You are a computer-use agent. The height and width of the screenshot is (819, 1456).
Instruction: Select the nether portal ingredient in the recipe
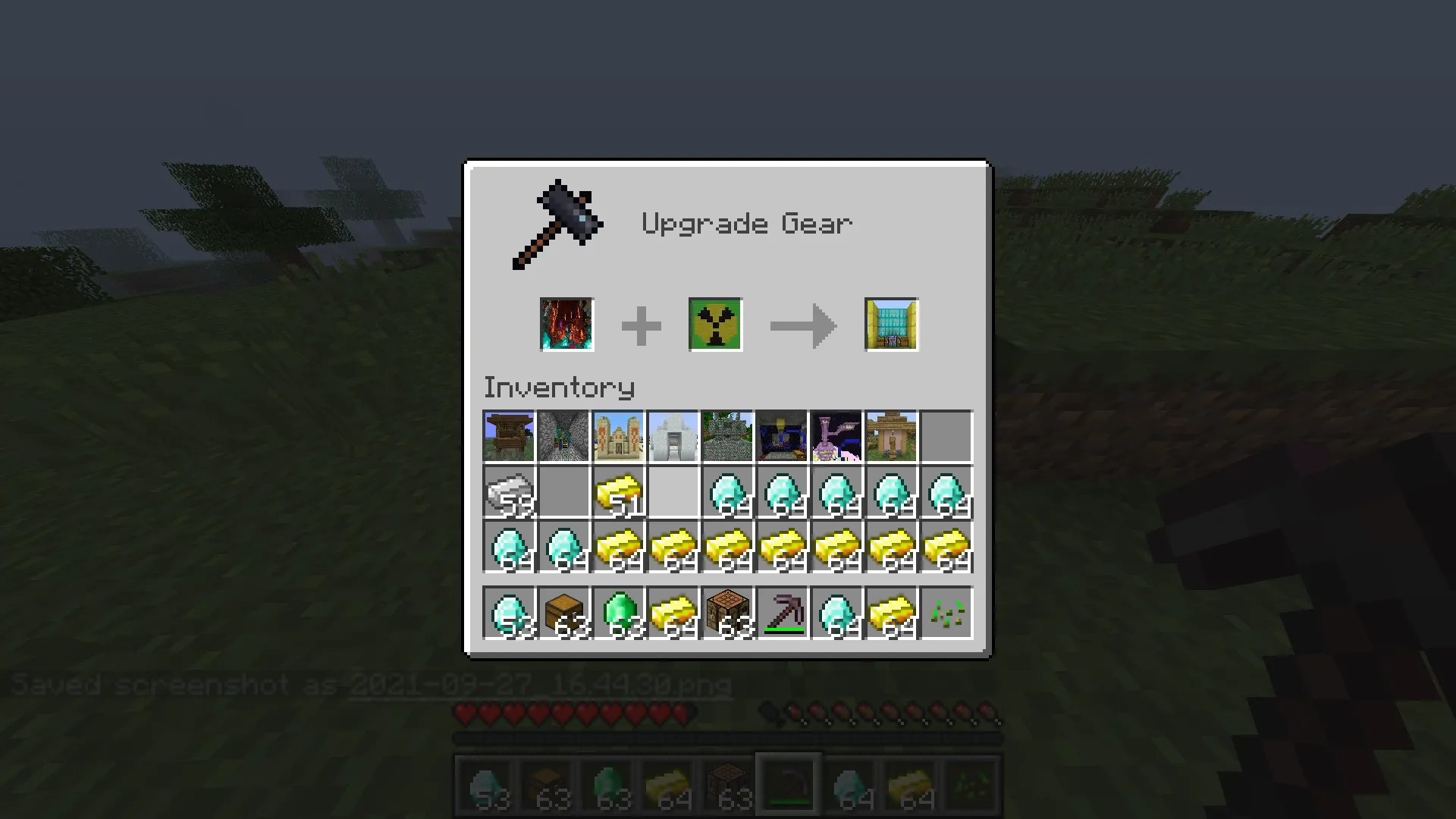566,325
